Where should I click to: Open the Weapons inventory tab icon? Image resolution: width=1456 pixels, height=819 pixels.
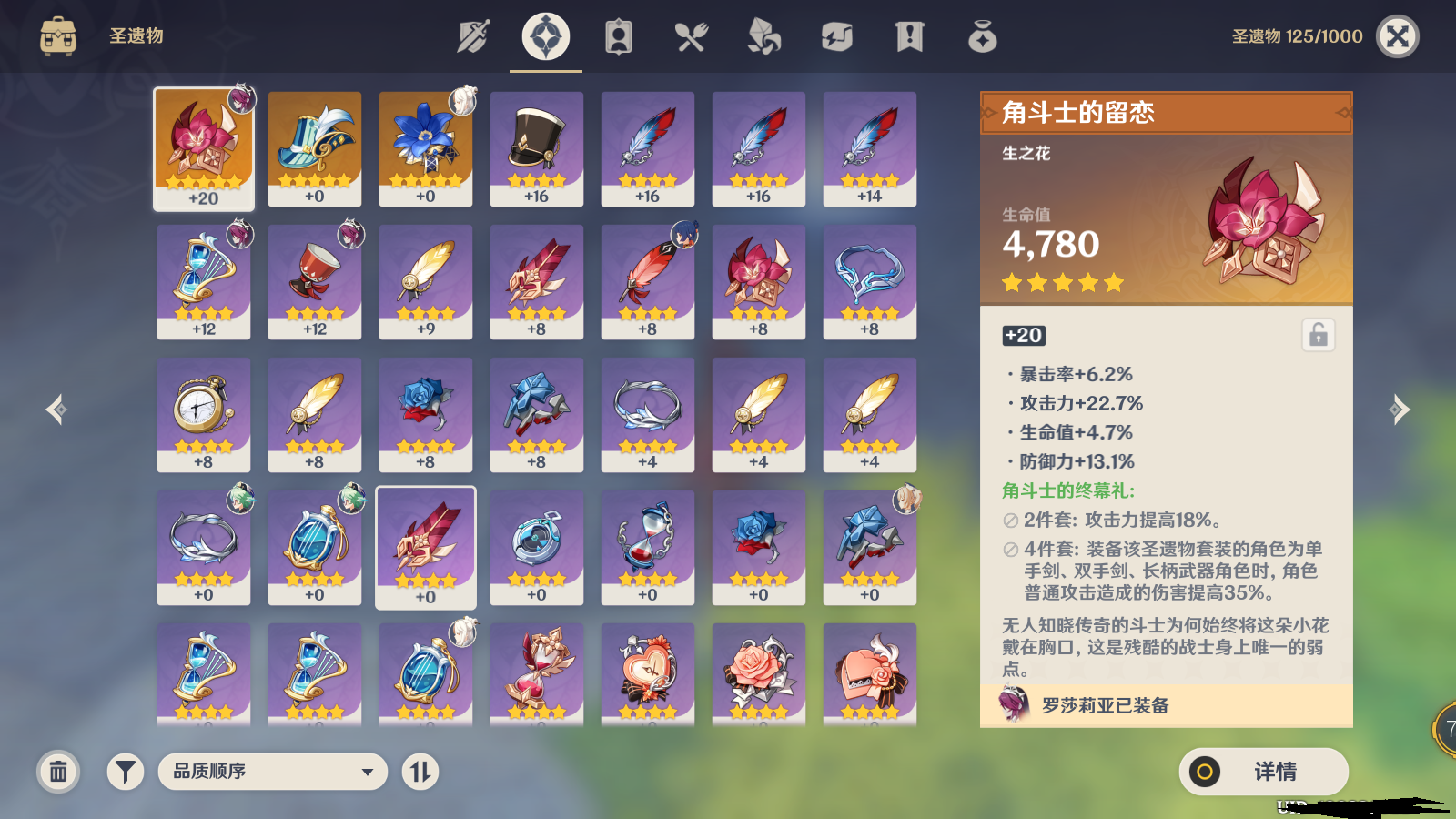472,36
